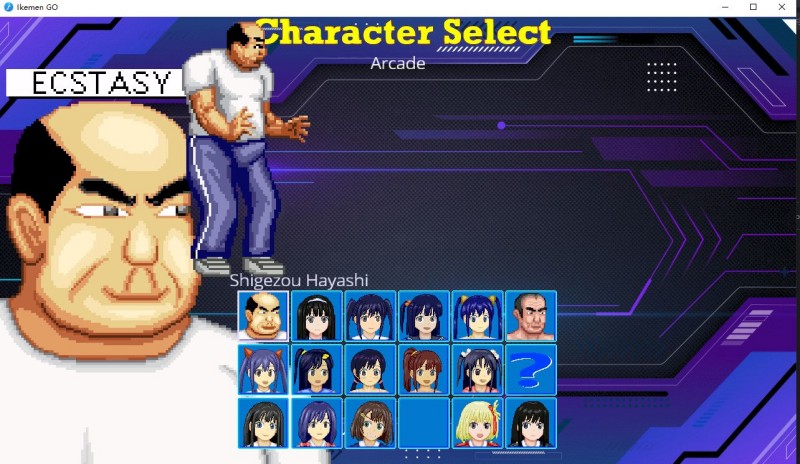
Task: Pick the shirtless muscular man portrait
Action: coord(530,316)
